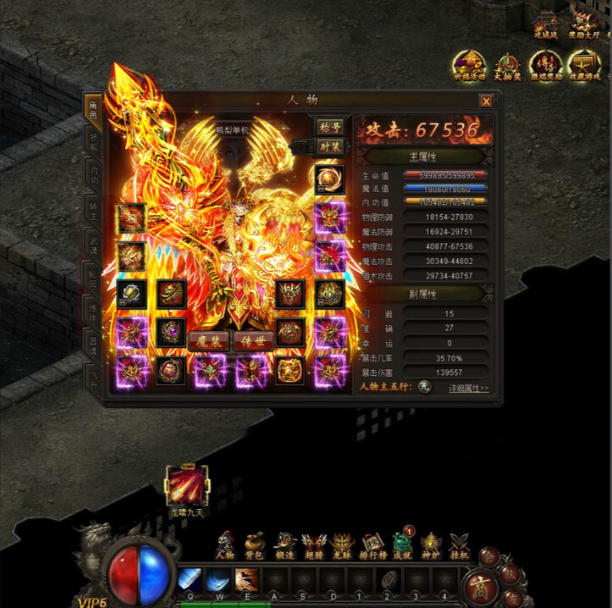The width and height of the screenshot is (612, 608).
Task: Open the 称号 title button
Action: pyautogui.click(x=329, y=127)
